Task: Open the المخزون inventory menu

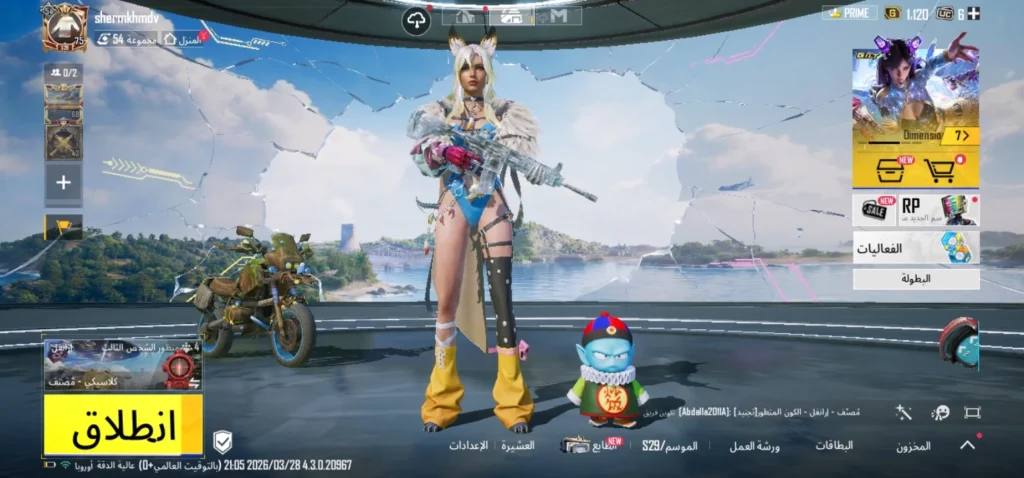Action: tap(913, 446)
